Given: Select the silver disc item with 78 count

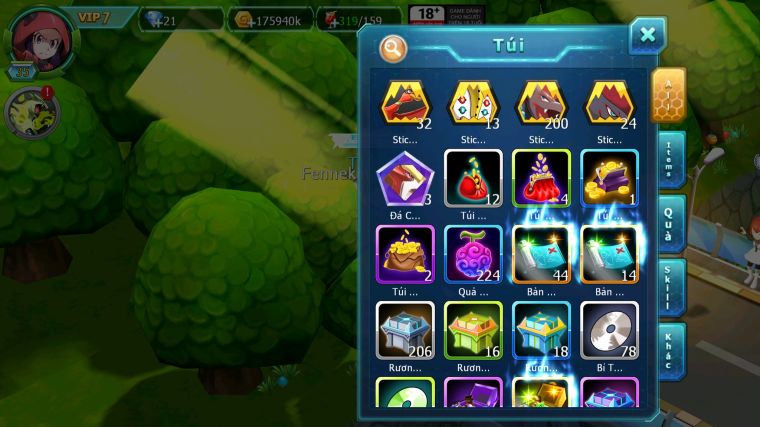Looking at the screenshot, I should tap(609, 329).
